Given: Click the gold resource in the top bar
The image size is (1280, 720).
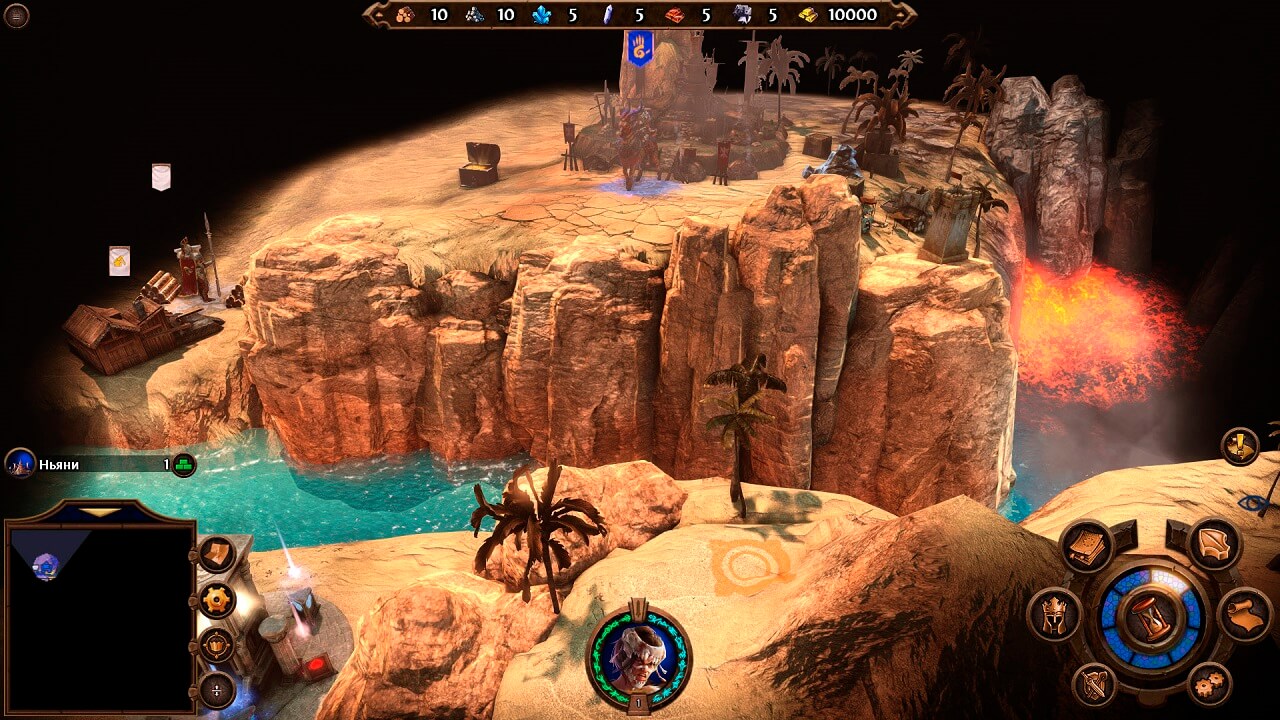Looking at the screenshot, I should coord(840,15).
